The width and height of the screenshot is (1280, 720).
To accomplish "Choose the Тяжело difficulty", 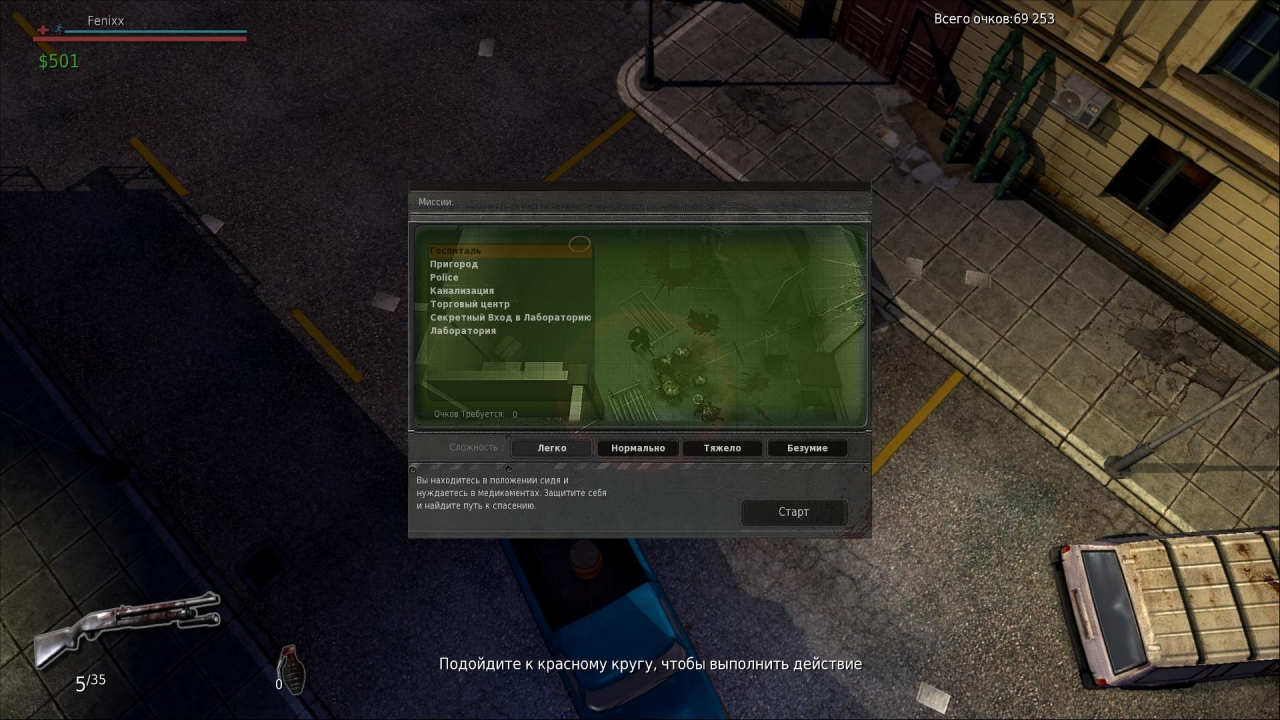I will 722,448.
